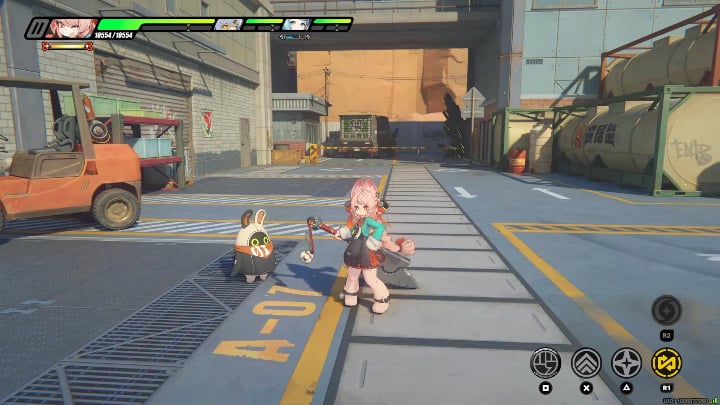Trigger the chevron arrows dash ability
Screen dimensions: 720x405
click(586, 362)
